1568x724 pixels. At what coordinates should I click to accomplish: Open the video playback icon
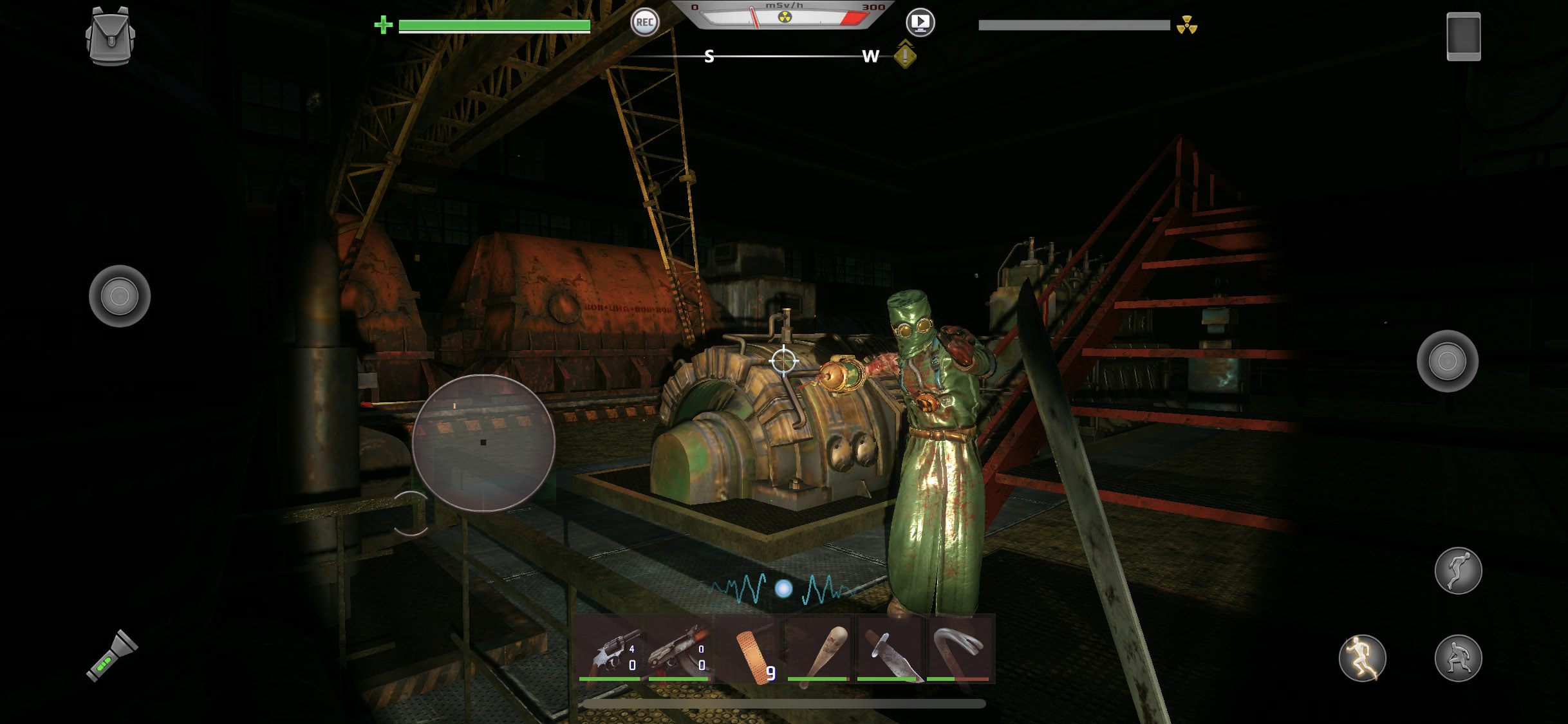920,23
